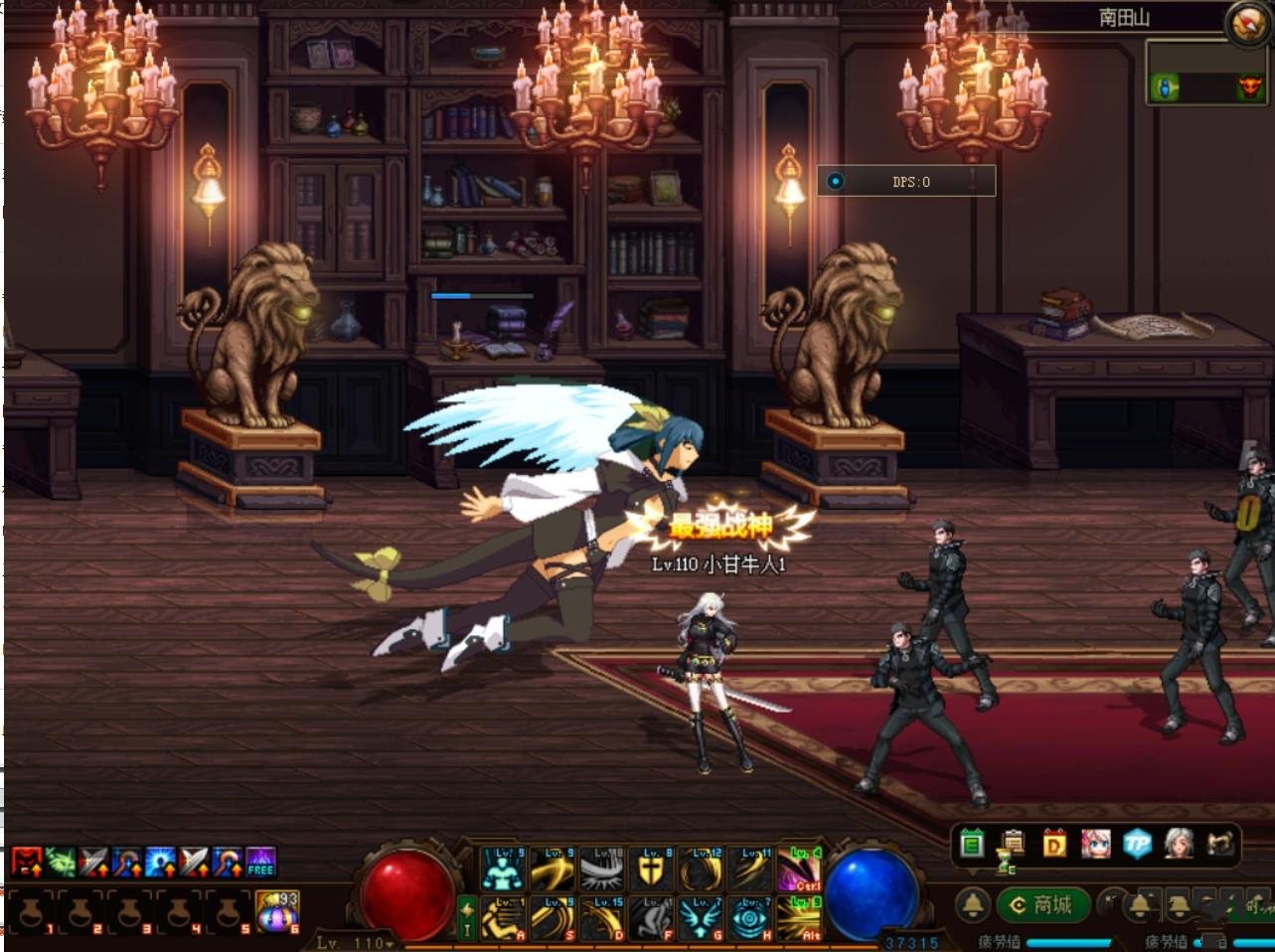Toggle the DPS meter's blue circle button

tap(836, 181)
